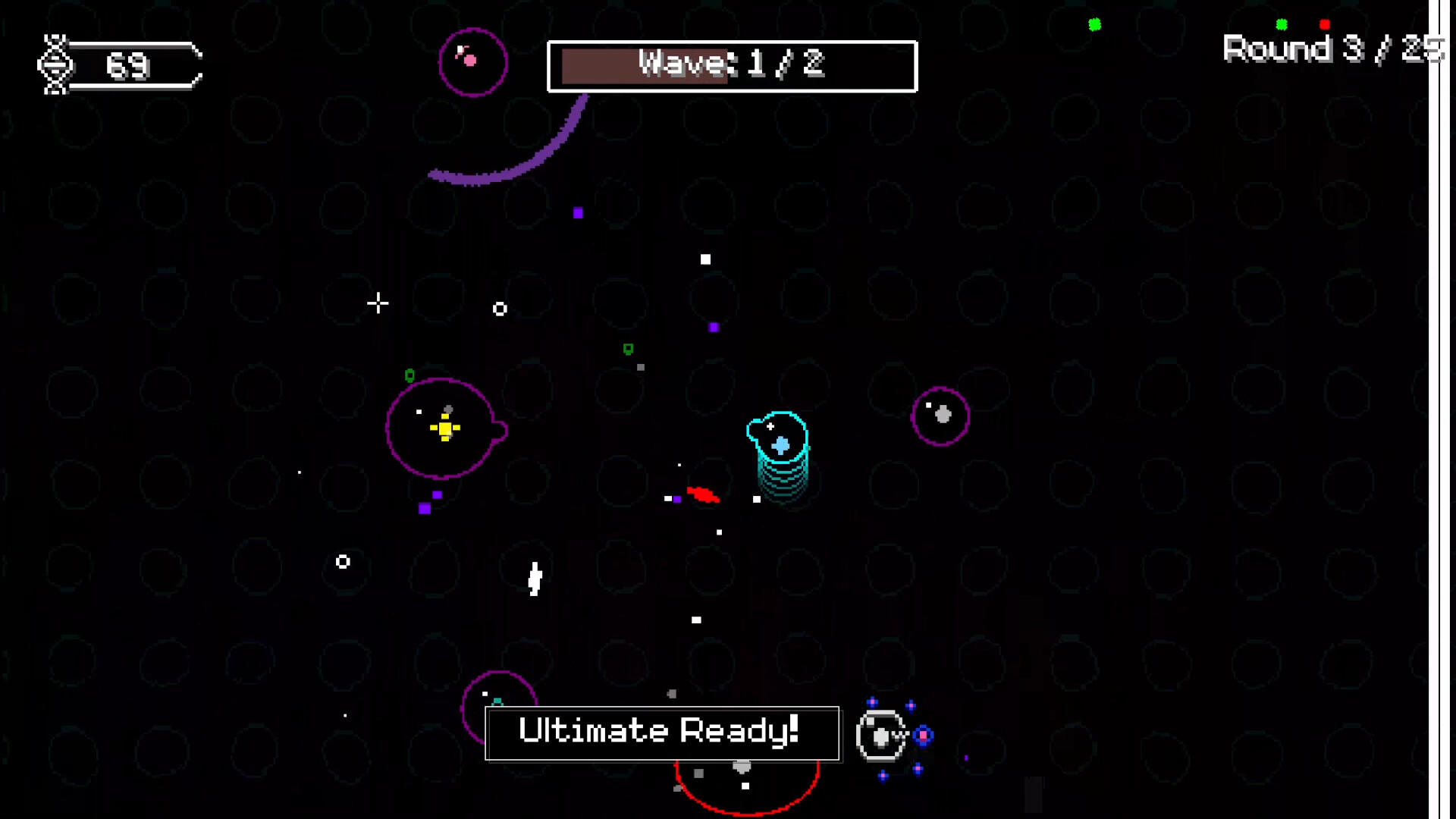Click the 69 DNA count display
The image size is (1456, 819).
pos(127,67)
